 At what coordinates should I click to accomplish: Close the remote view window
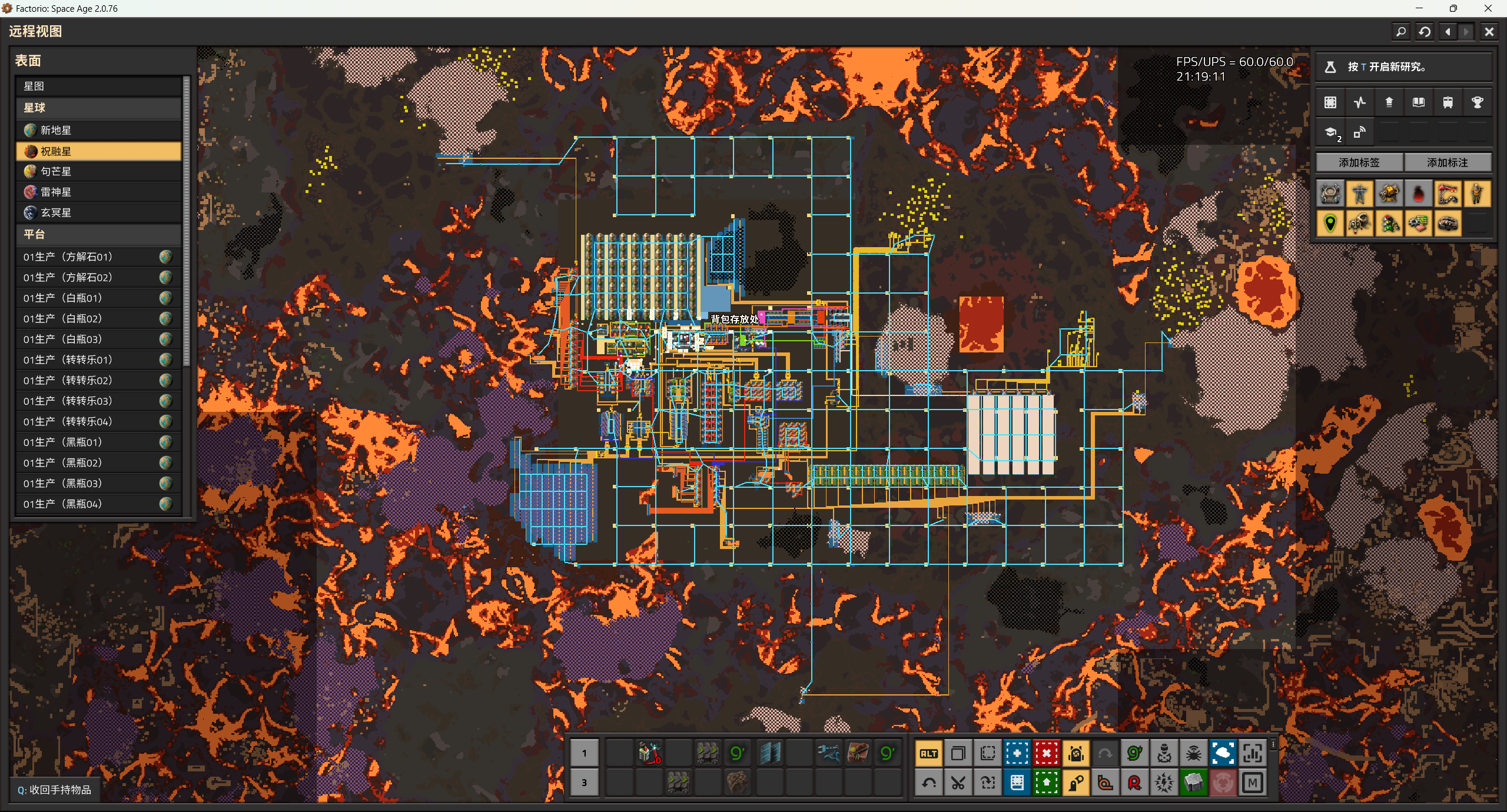click(1489, 32)
